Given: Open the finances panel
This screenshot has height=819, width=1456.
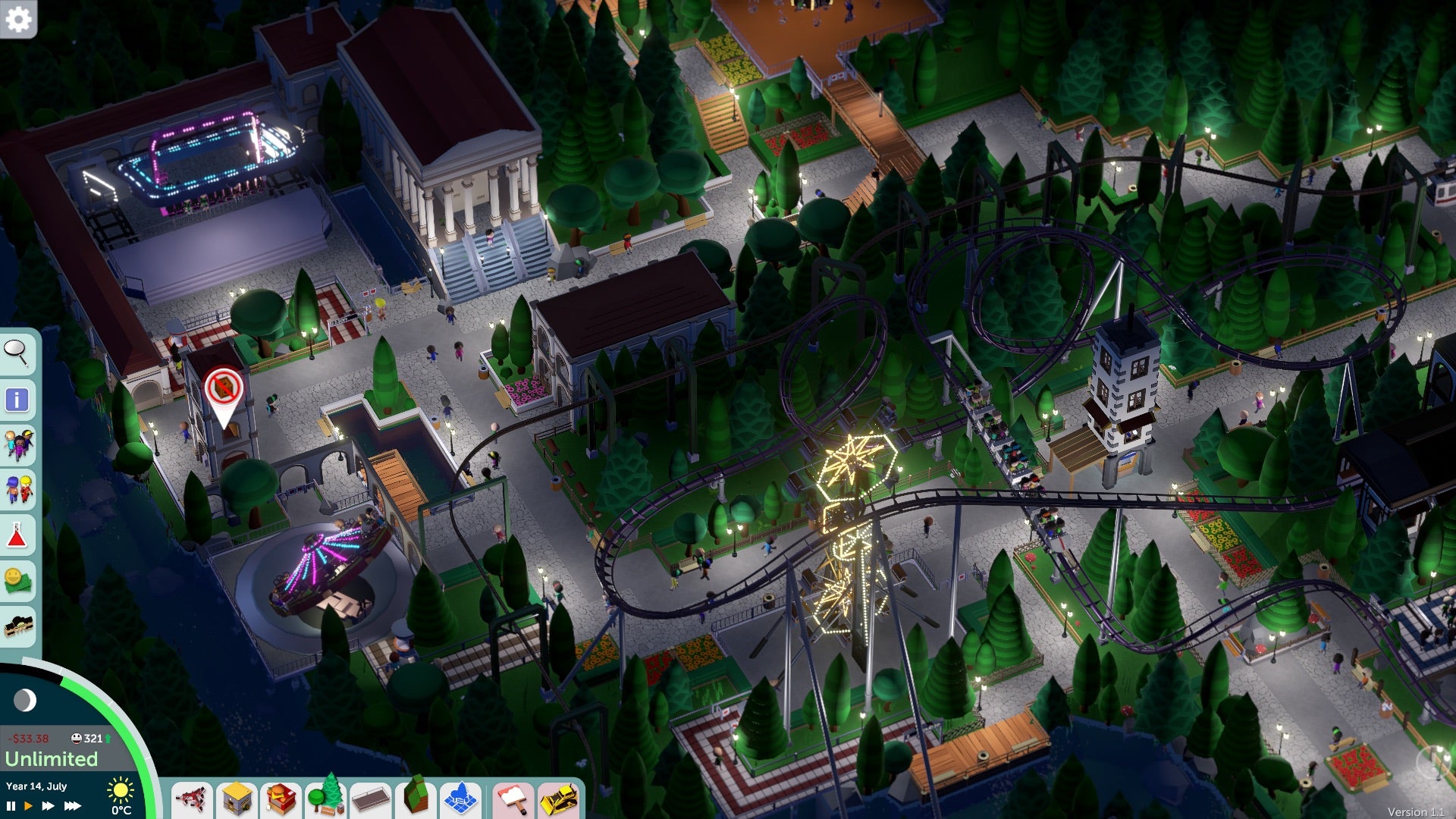Looking at the screenshot, I should [x=17, y=578].
